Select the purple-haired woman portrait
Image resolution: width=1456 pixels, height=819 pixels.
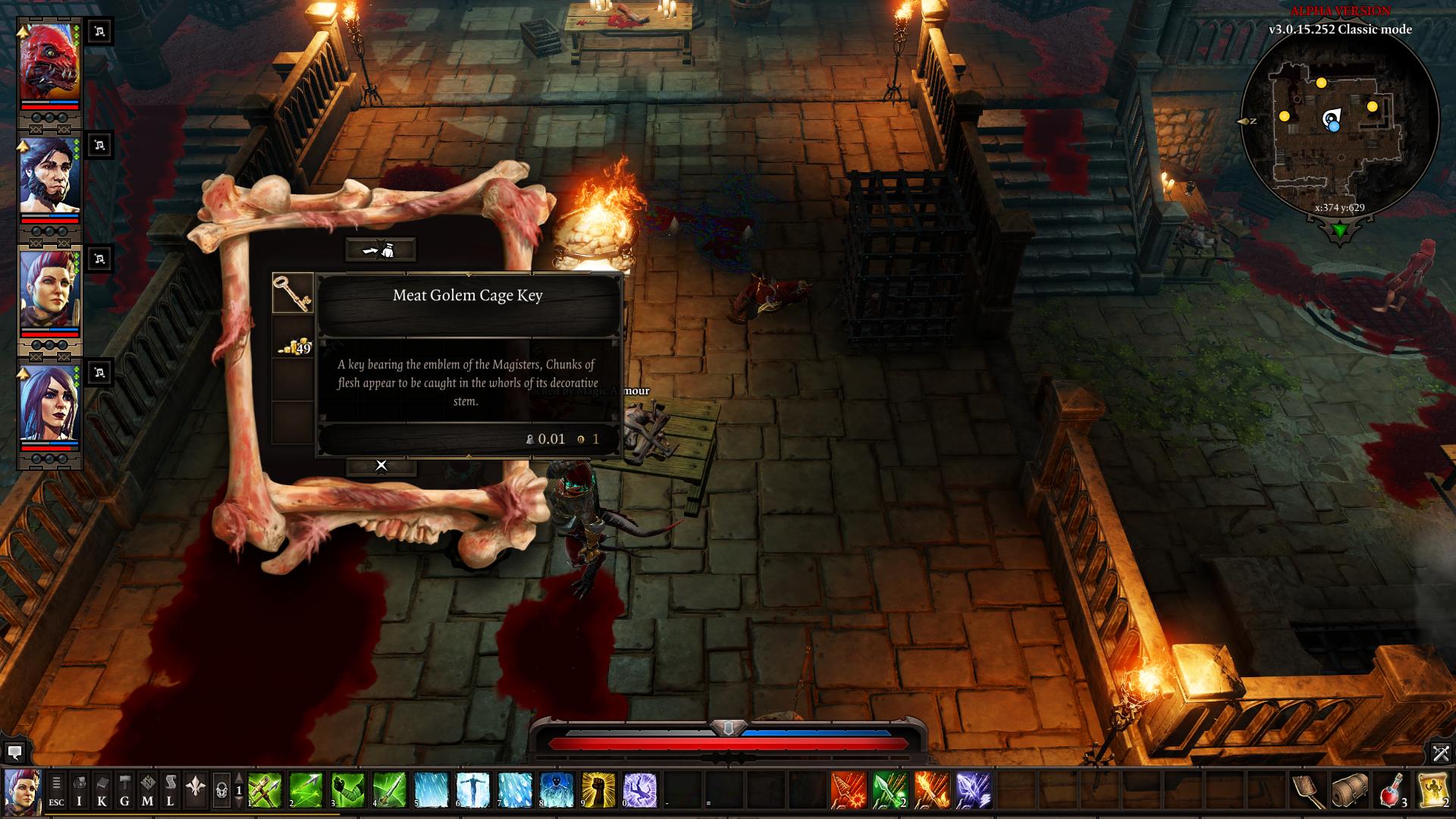click(x=49, y=403)
